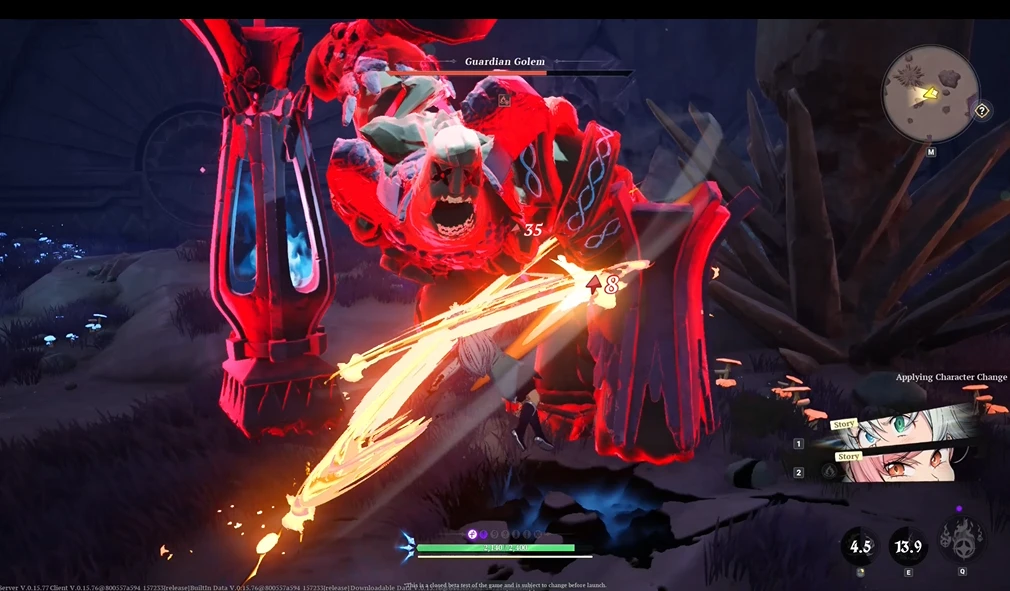Open the circular minimap
1010x591 pixels.
pos(930,95)
